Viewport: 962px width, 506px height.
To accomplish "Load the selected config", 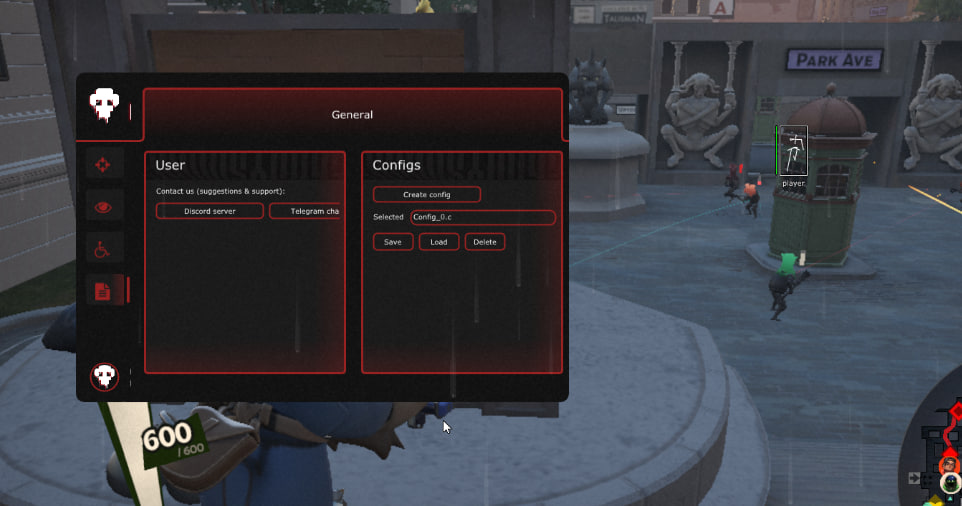I will pyautogui.click(x=439, y=242).
